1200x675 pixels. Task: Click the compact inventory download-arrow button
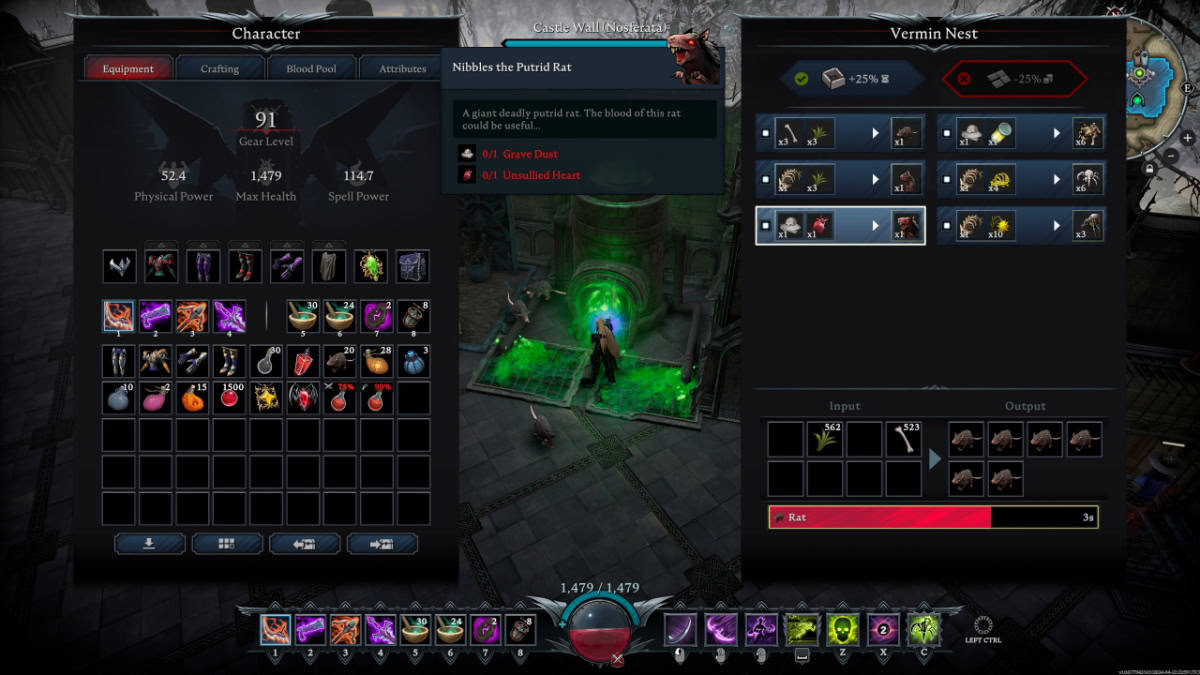[150, 543]
